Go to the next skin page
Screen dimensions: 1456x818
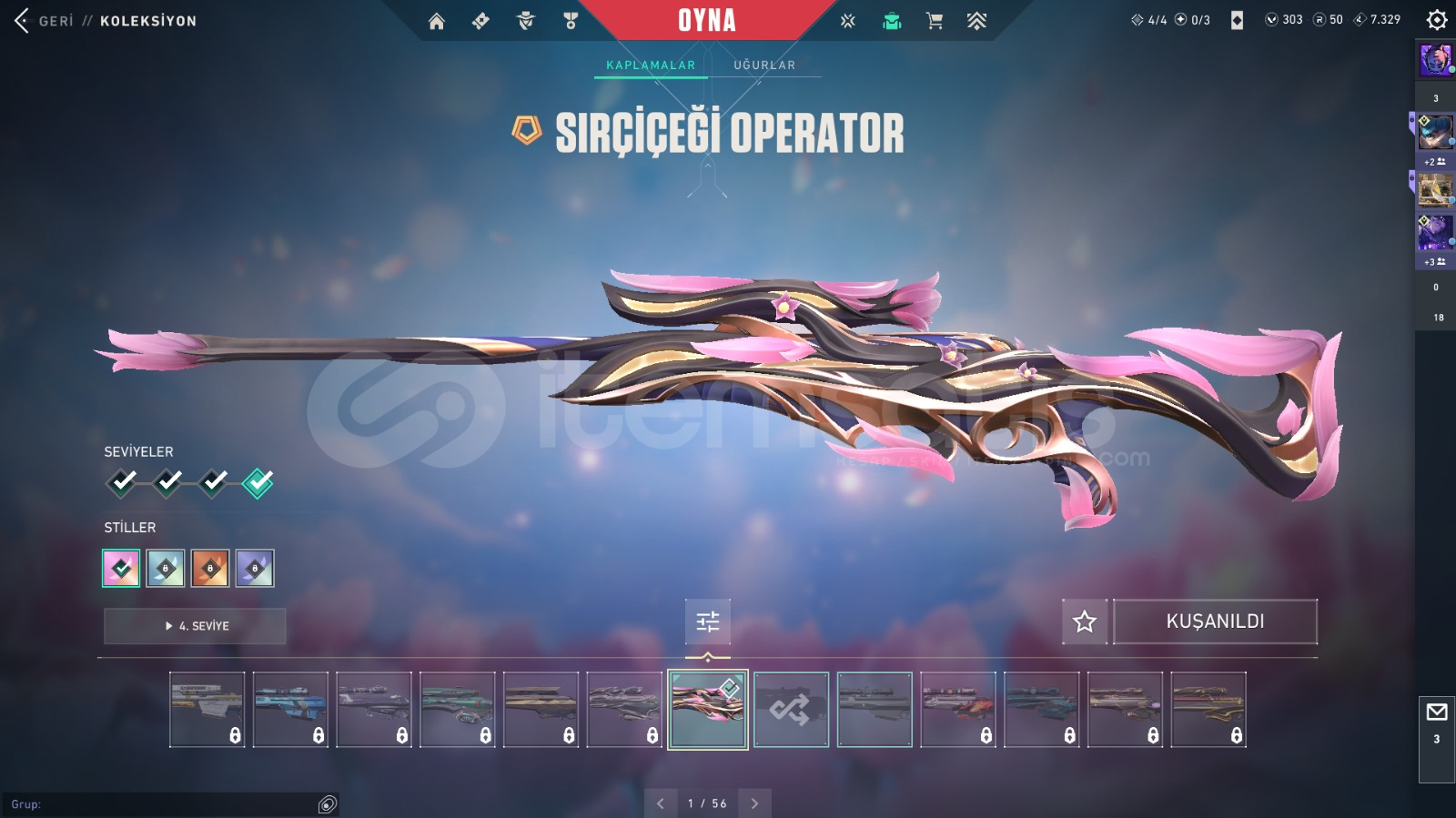754,803
